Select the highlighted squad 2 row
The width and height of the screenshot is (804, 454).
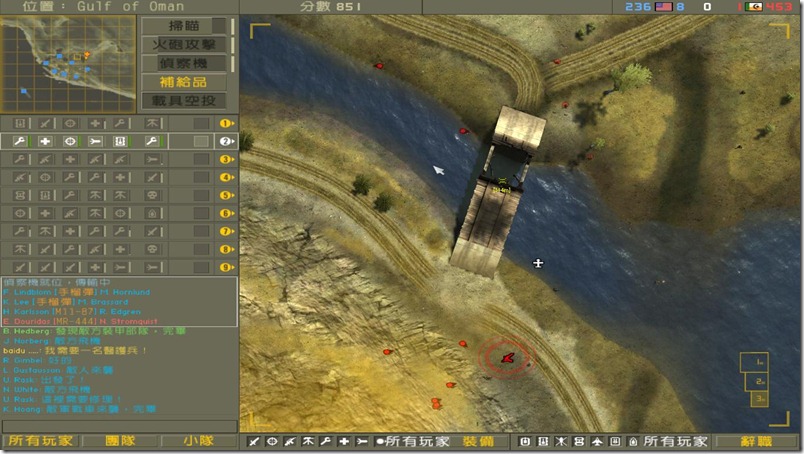click(120, 141)
